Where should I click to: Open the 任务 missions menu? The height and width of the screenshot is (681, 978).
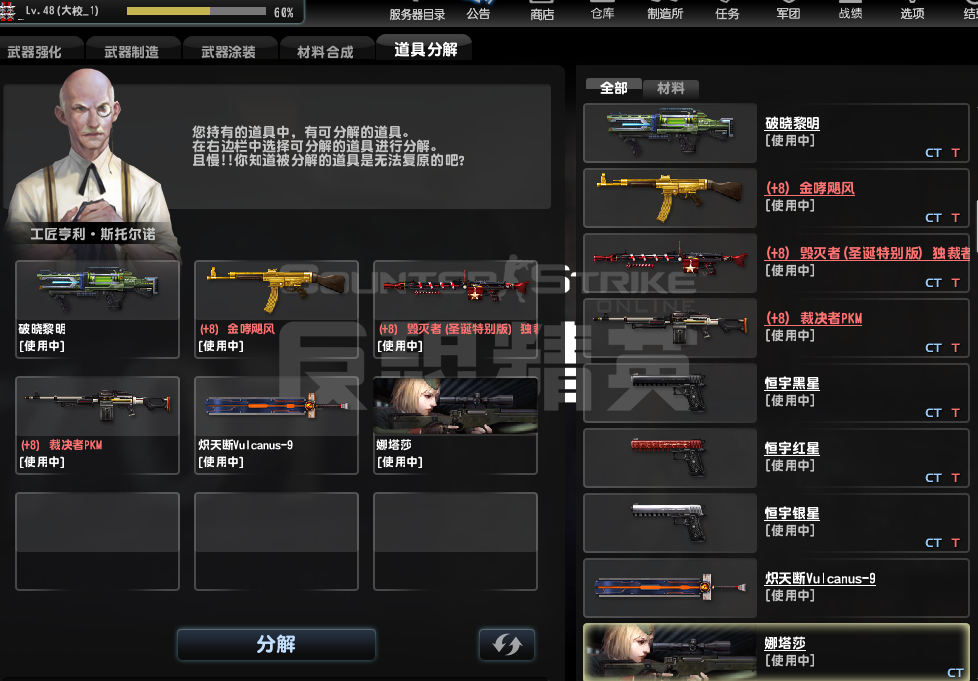click(727, 14)
